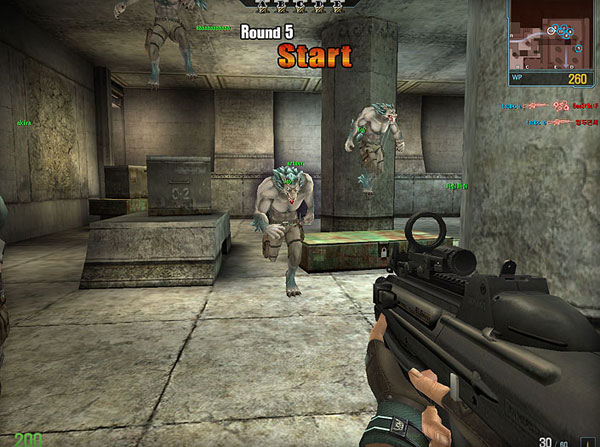
Task: Select the zone E marker at top
Action: point(338,5)
